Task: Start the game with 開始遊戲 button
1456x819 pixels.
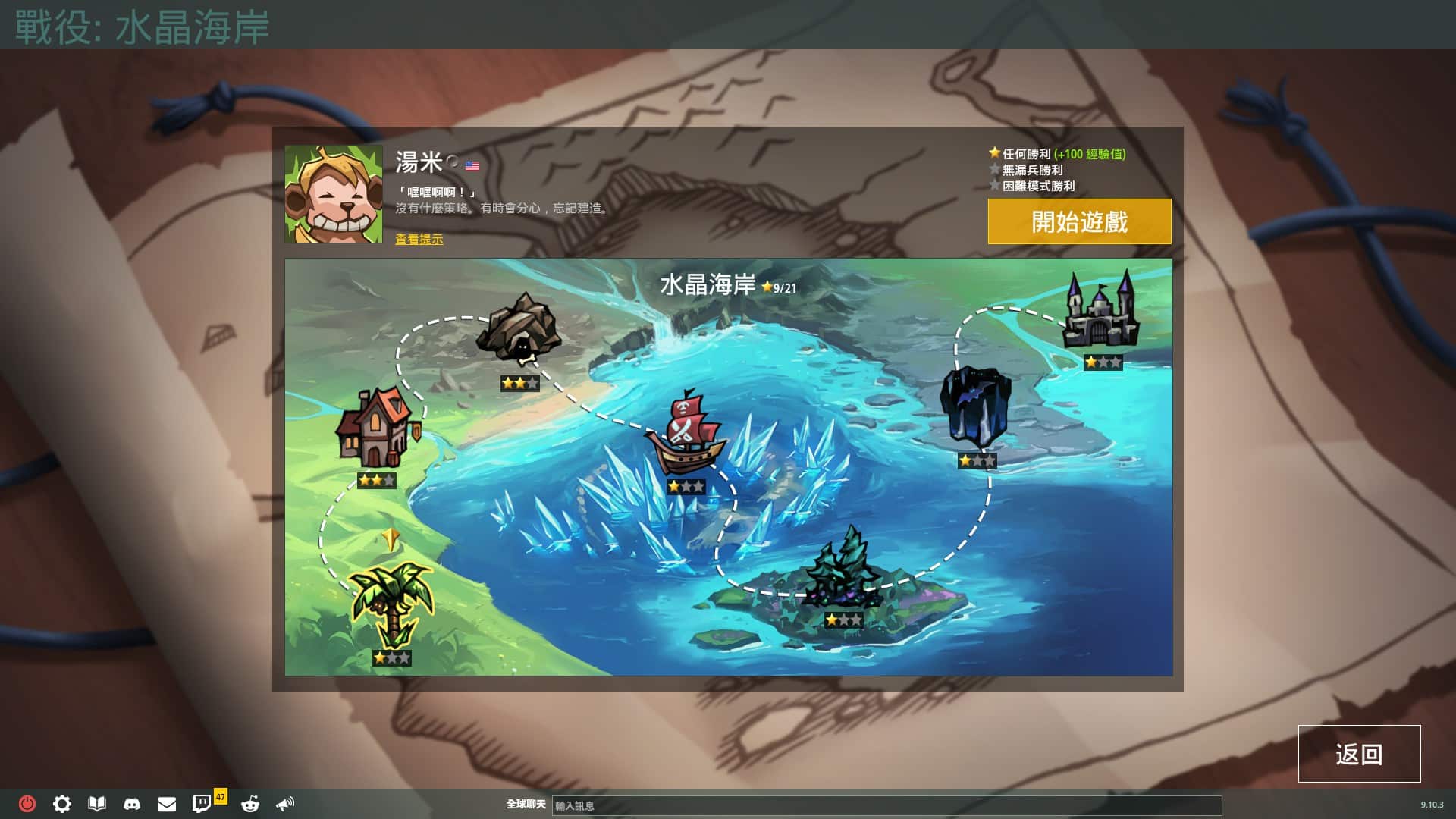Action: tap(1078, 221)
